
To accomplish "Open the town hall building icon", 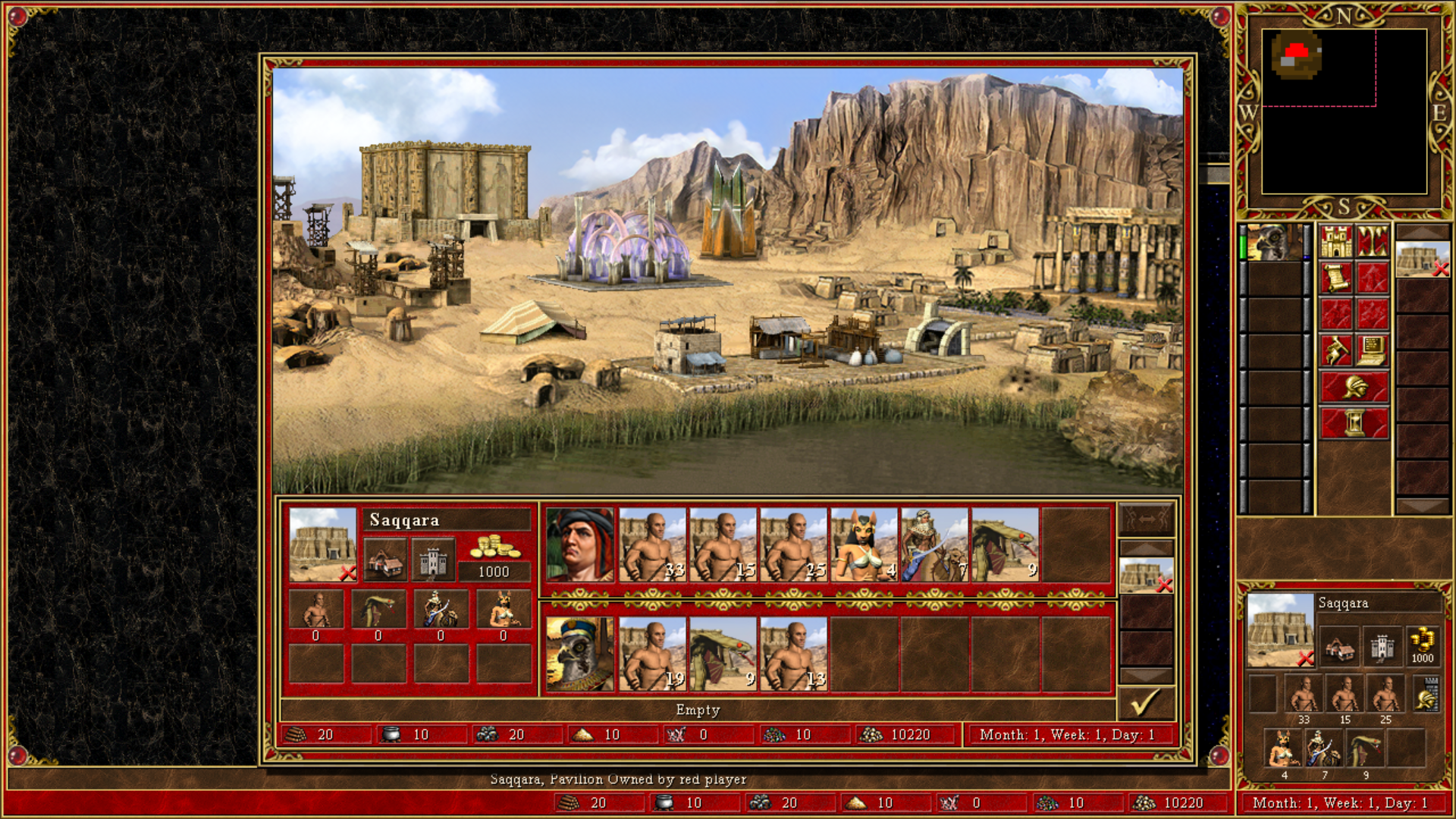I will (385, 560).
